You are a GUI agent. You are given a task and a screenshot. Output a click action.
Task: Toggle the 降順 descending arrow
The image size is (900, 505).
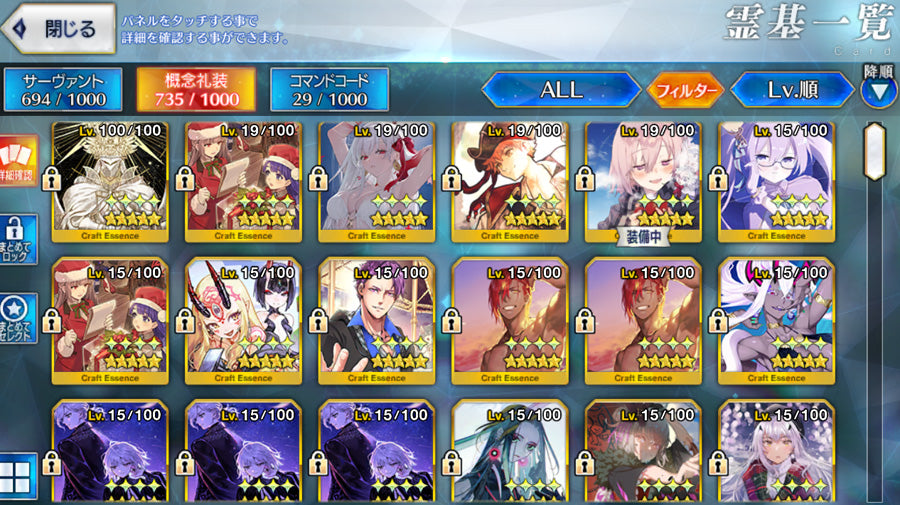coord(879,91)
